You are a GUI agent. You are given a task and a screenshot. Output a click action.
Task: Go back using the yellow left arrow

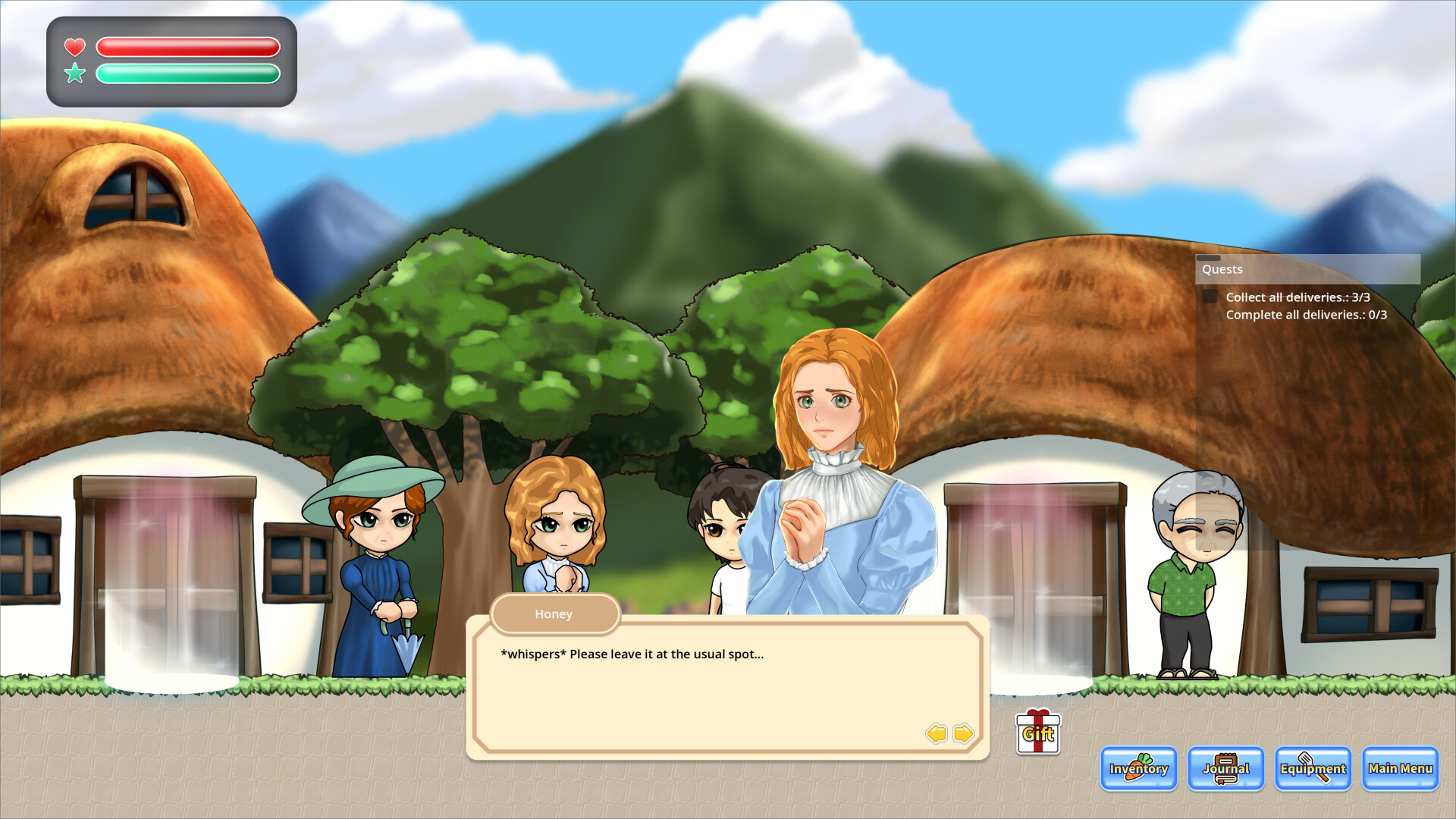[x=937, y=734]
